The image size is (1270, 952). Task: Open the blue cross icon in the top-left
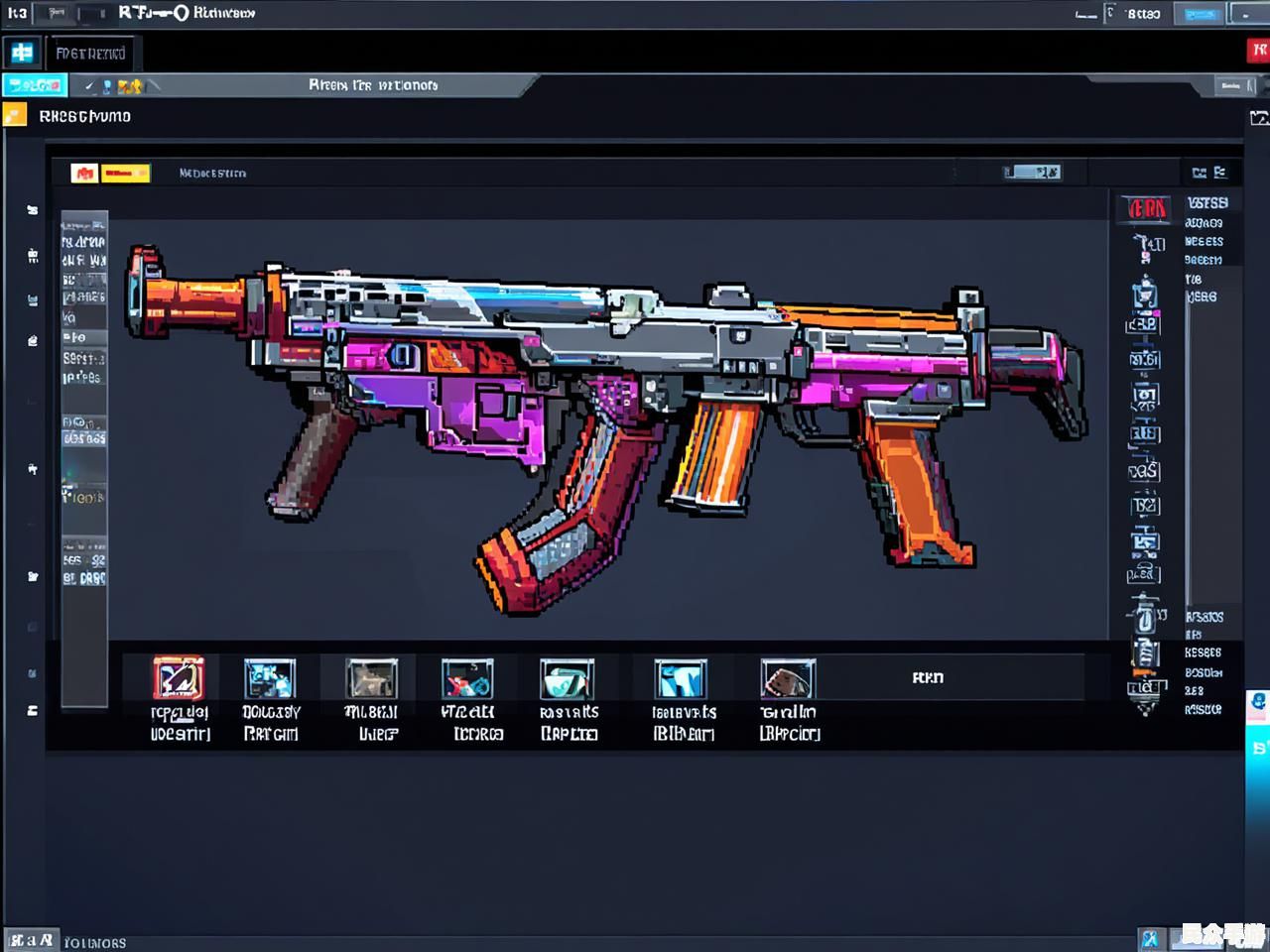tap(22, 53)
